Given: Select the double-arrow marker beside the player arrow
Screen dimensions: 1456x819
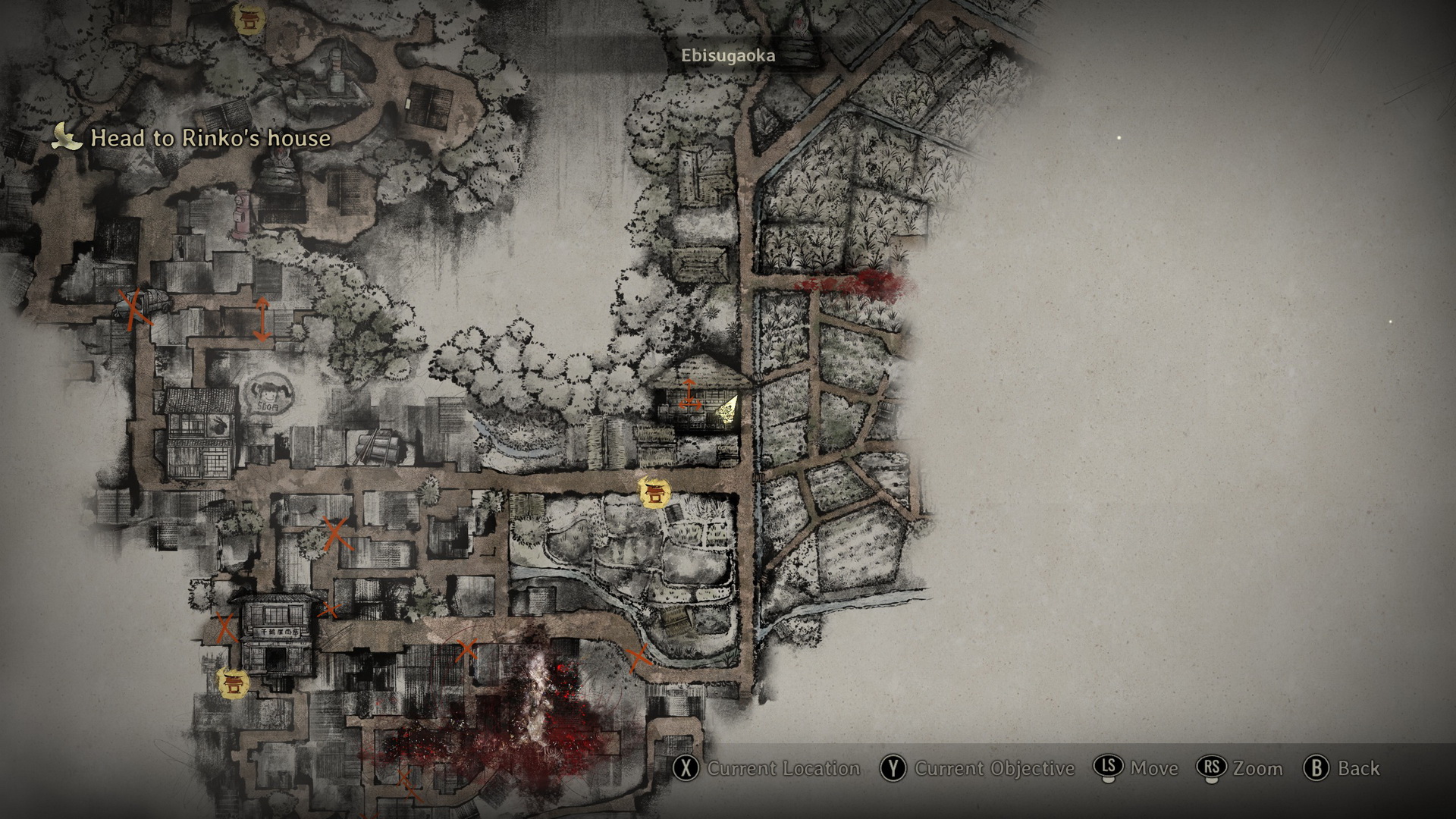Looking at the screenshot, I should click(x=689, y=395).
